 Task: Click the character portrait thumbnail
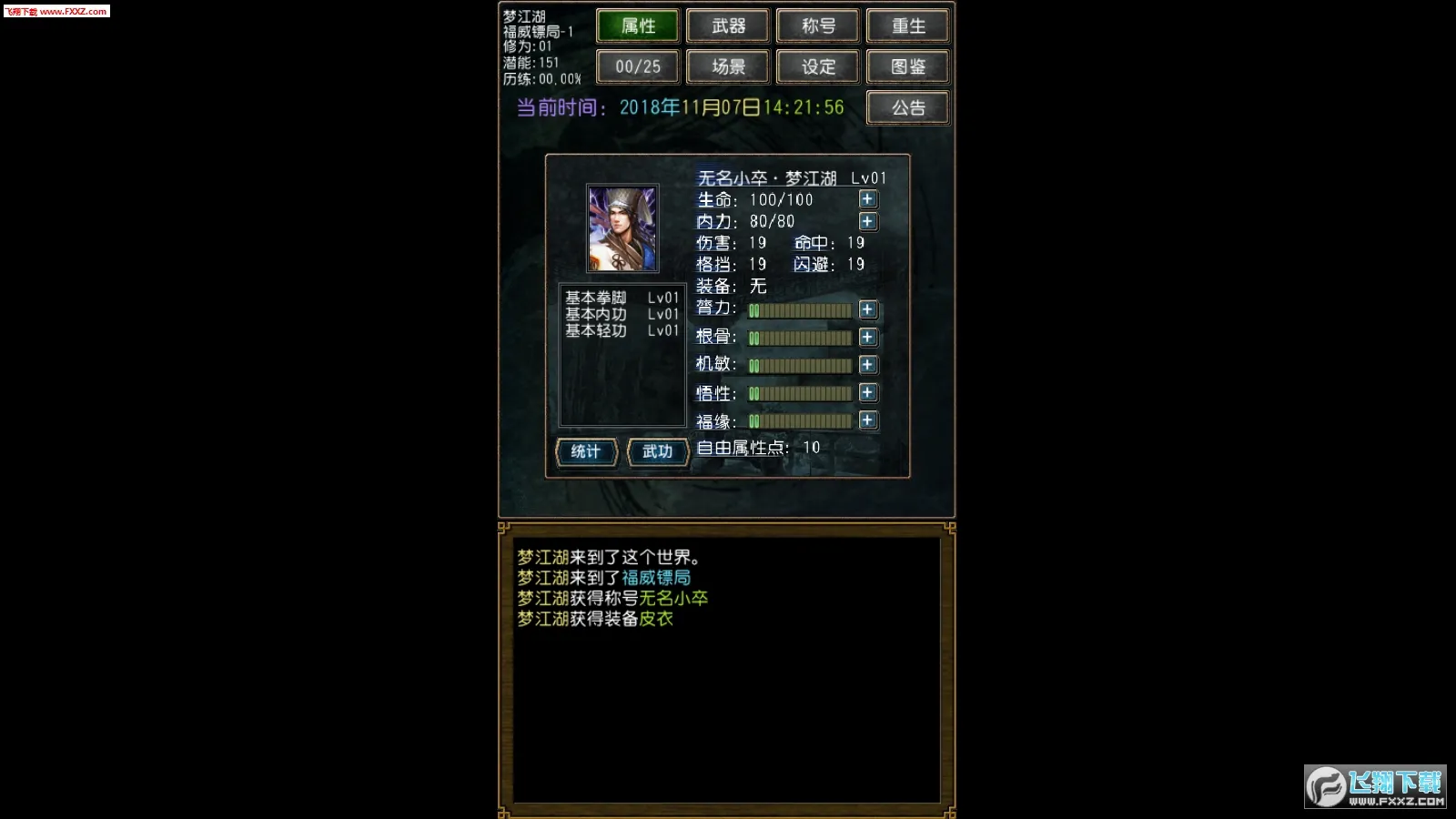(623, 227)
